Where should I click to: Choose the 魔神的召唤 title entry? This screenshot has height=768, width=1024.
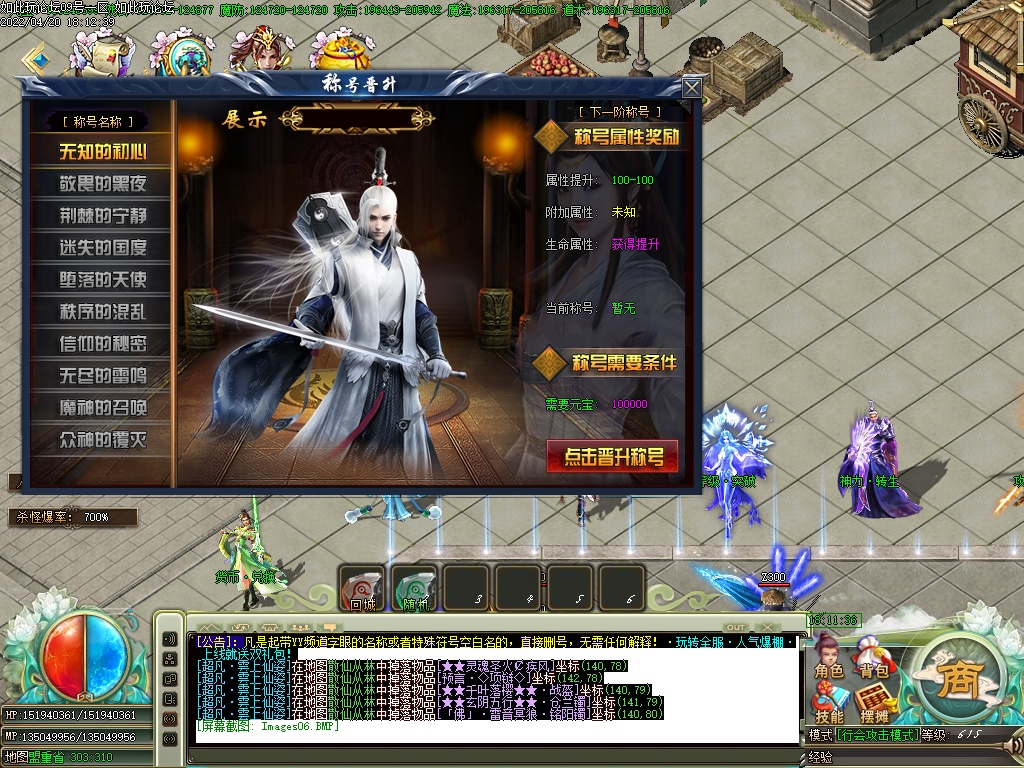click(x=102, y=408)
